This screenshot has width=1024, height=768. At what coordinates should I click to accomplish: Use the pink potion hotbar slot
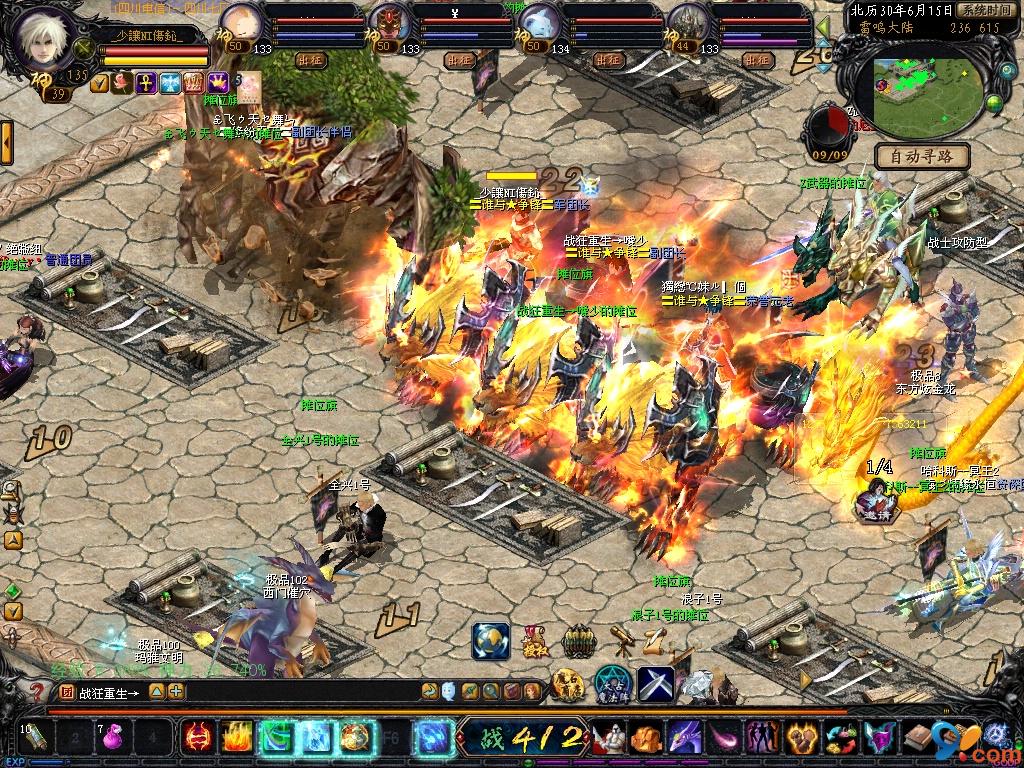tap(117, 739)
